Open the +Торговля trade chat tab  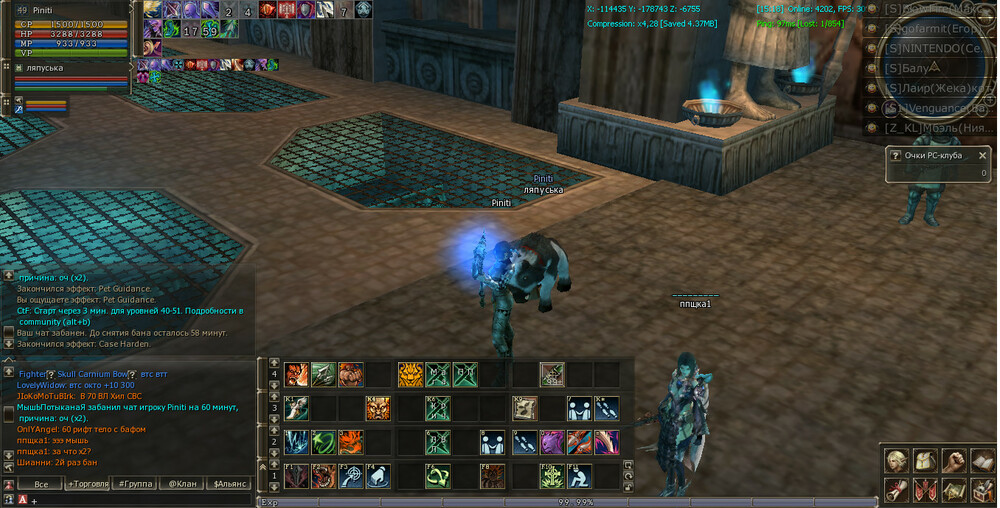[x=87, y=484]
